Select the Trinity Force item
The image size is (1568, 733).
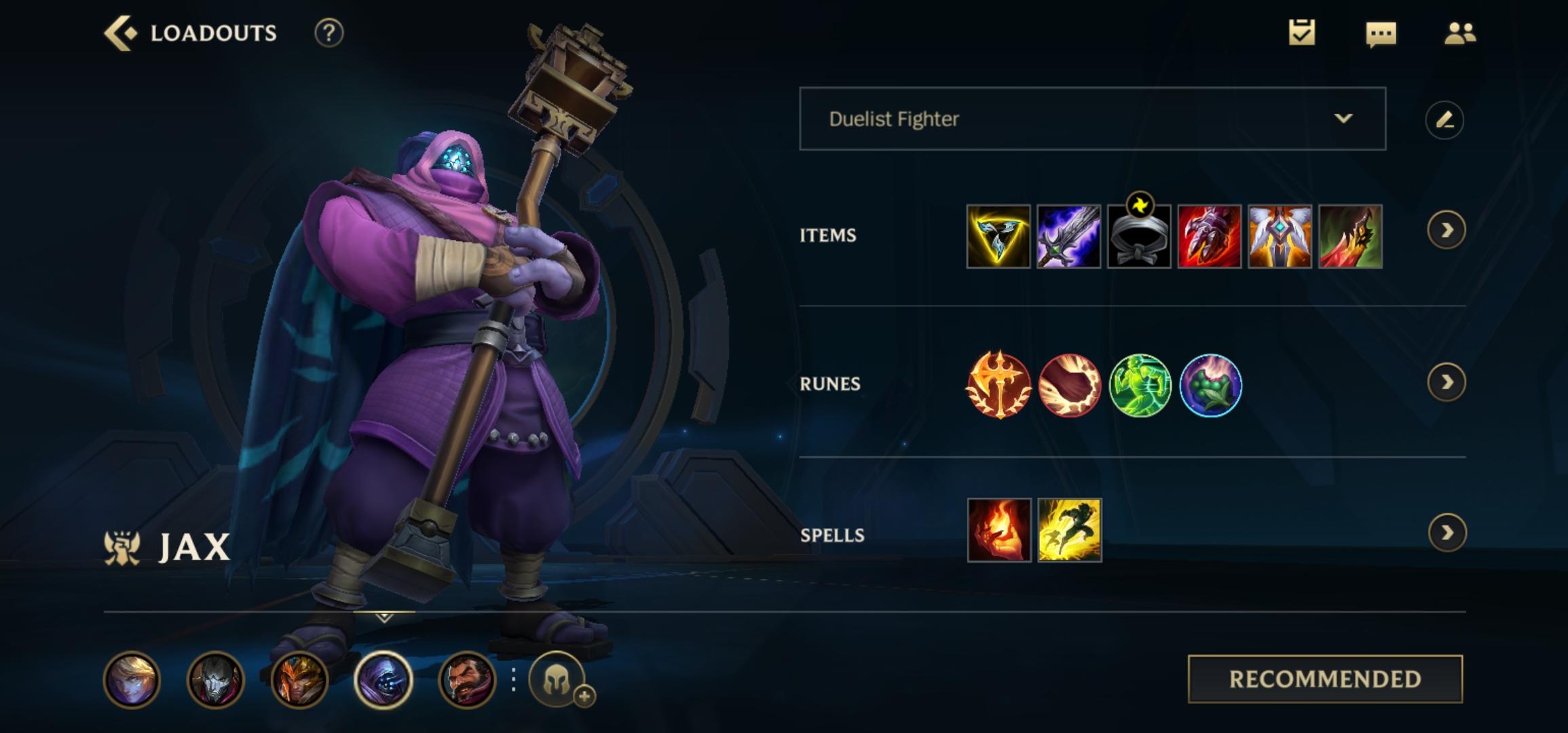point(998,236)
